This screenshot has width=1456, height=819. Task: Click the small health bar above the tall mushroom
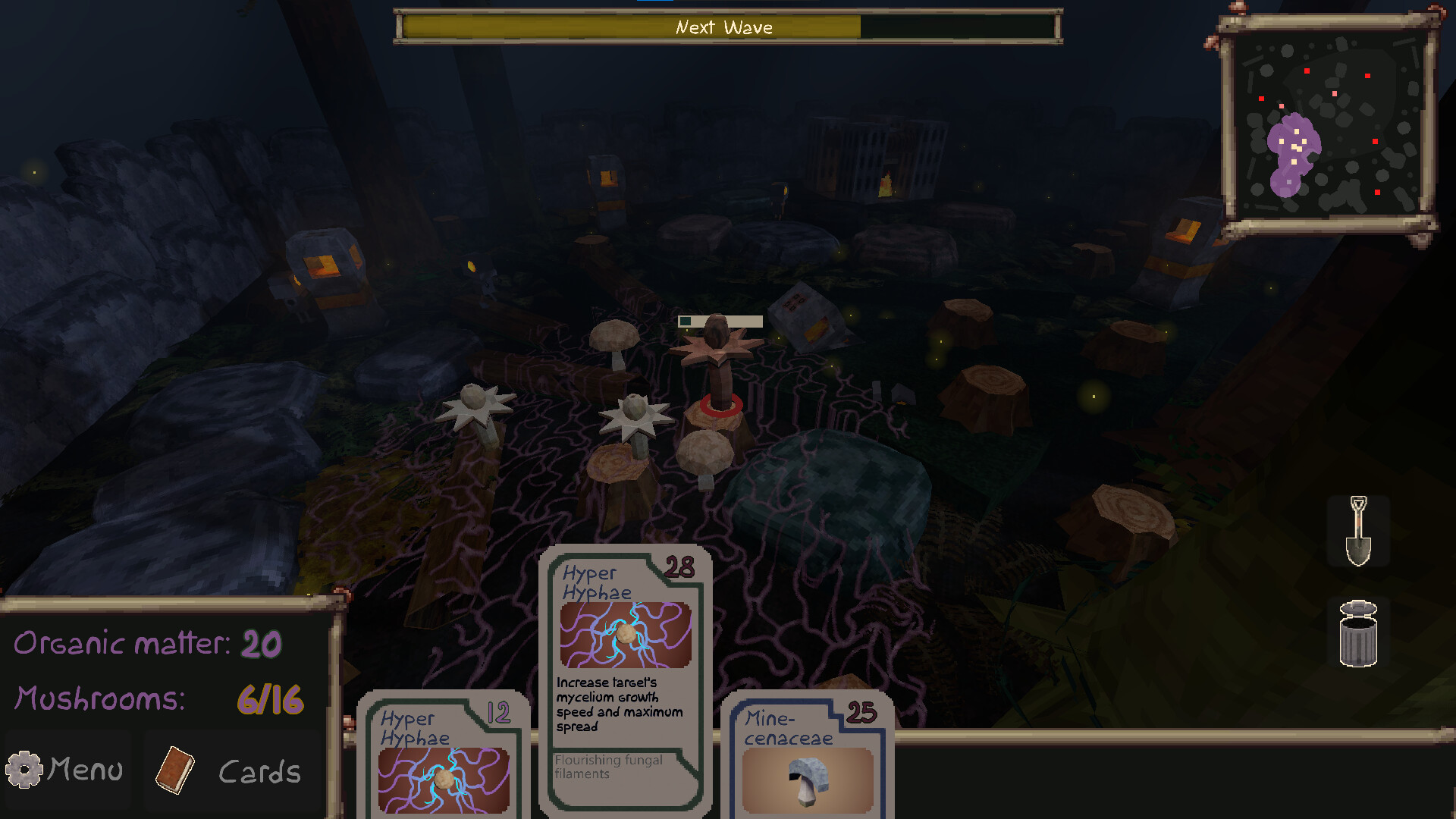(x=720, y=322)
